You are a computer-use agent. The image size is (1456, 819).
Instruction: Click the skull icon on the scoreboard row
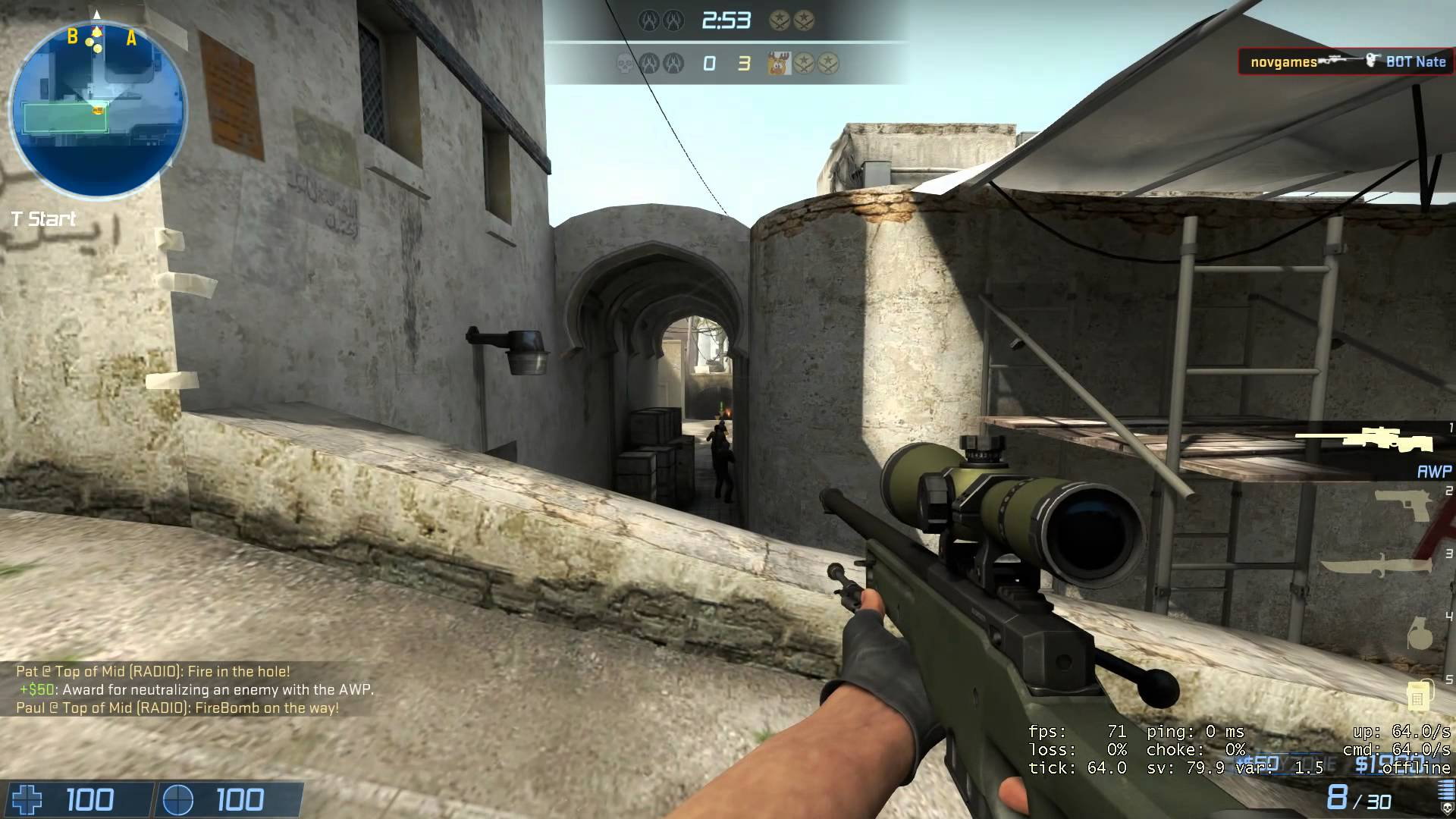626,64
